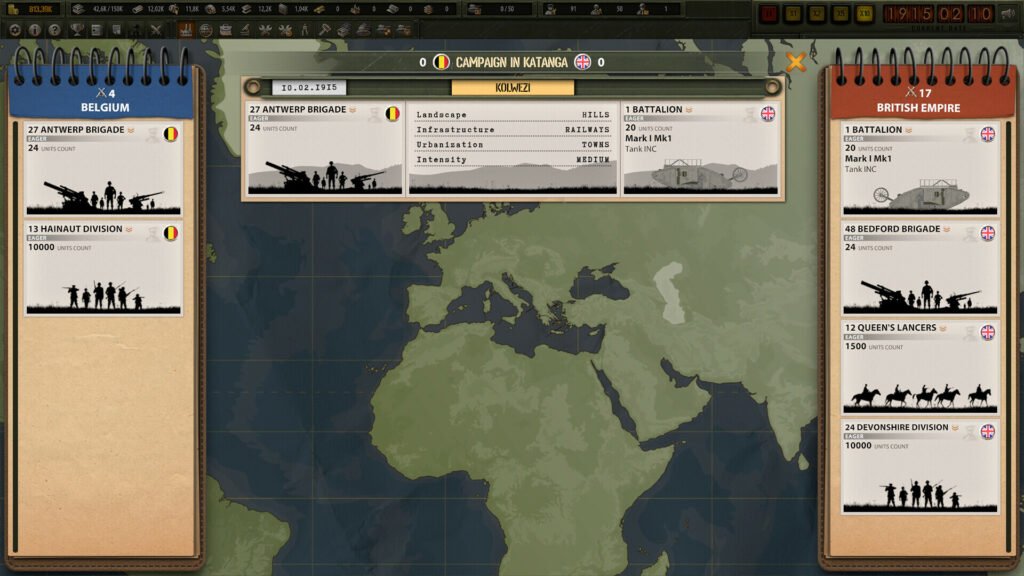1024x576 pixels.
Task: Pause the game with red speed button
Action: point(769,14)
